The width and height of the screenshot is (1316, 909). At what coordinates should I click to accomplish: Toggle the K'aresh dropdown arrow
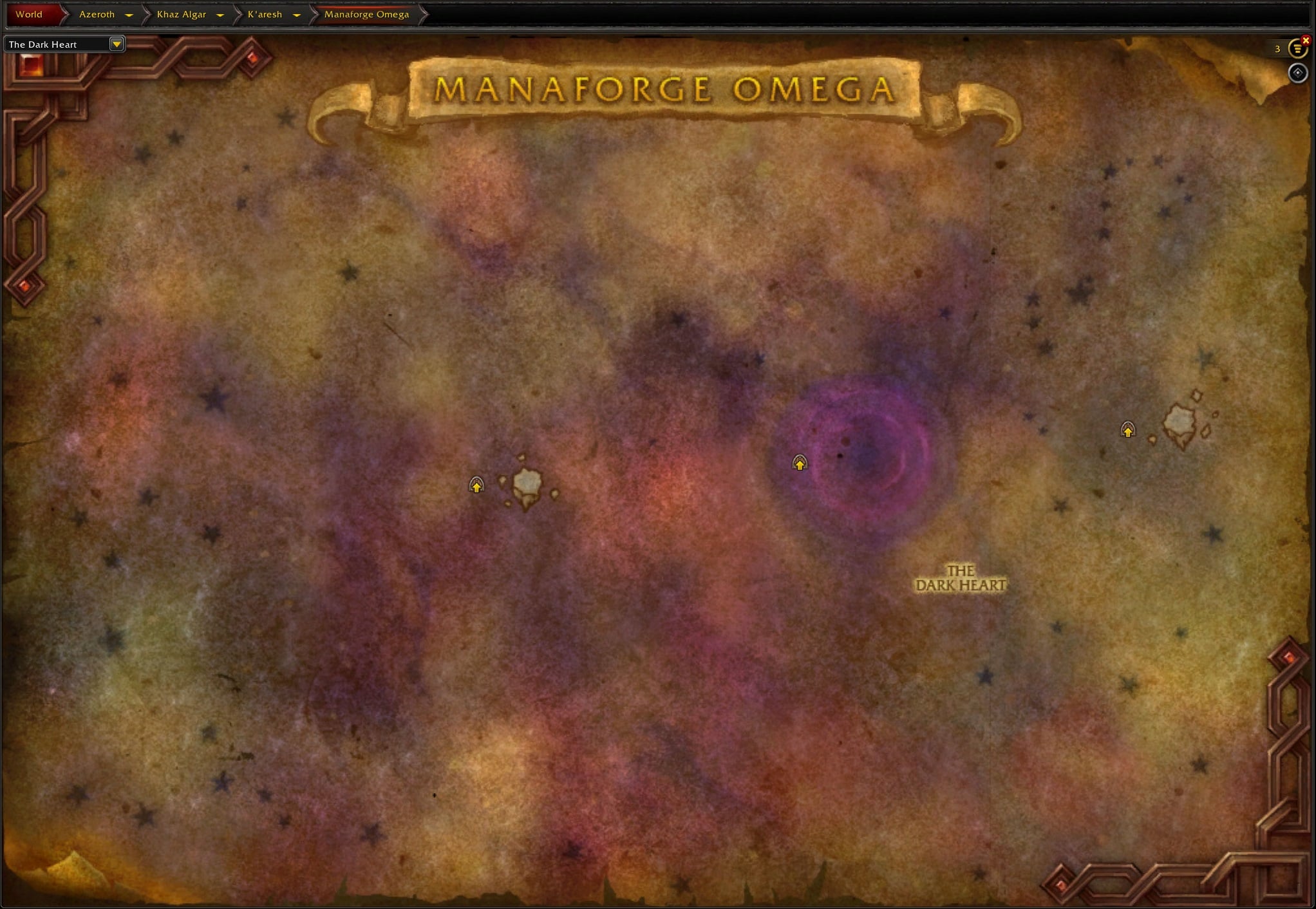pyautogui.click(x=297, y=15)
